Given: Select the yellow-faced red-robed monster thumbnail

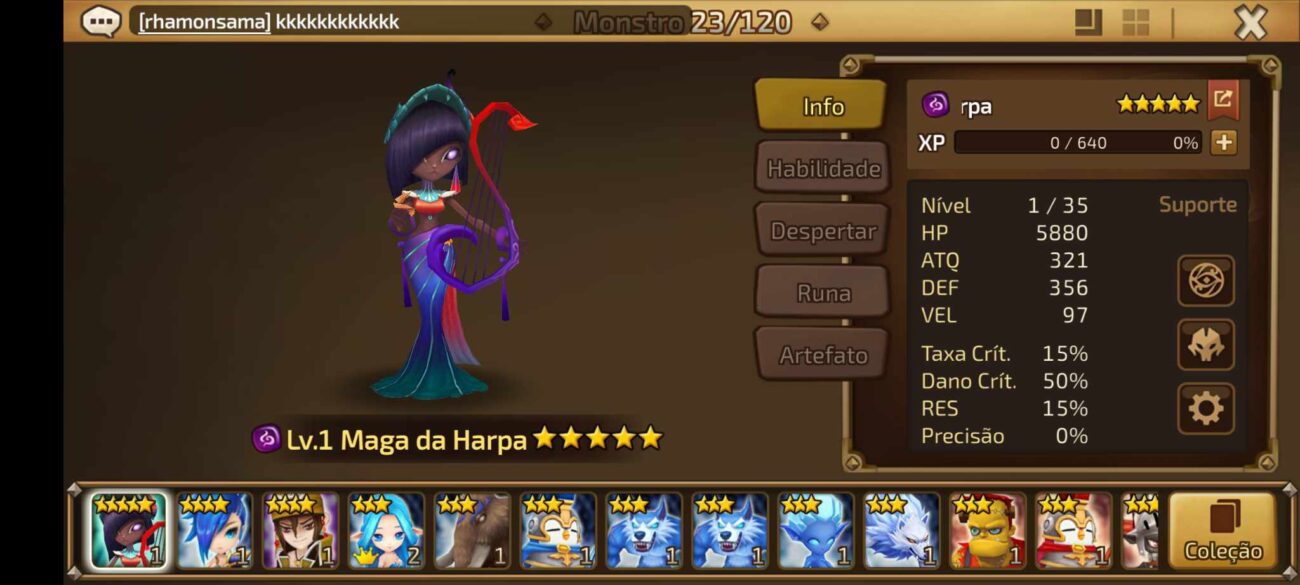Looking at the screenshot, I should [x=986, y=531].
